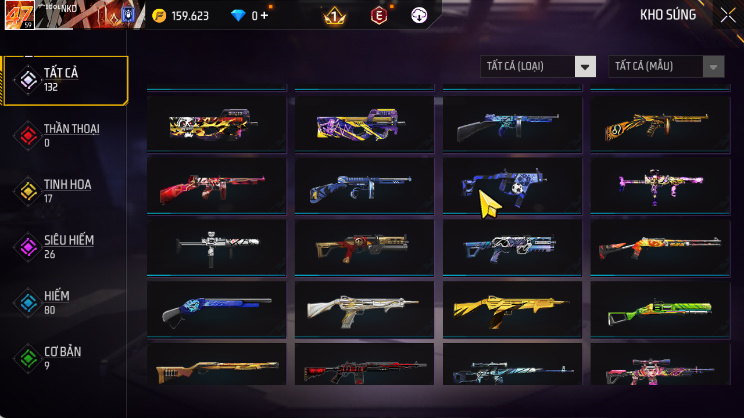The image size is (744, 418).
Task: Choose the red Thompson gun skin
Action: point(218,186)
